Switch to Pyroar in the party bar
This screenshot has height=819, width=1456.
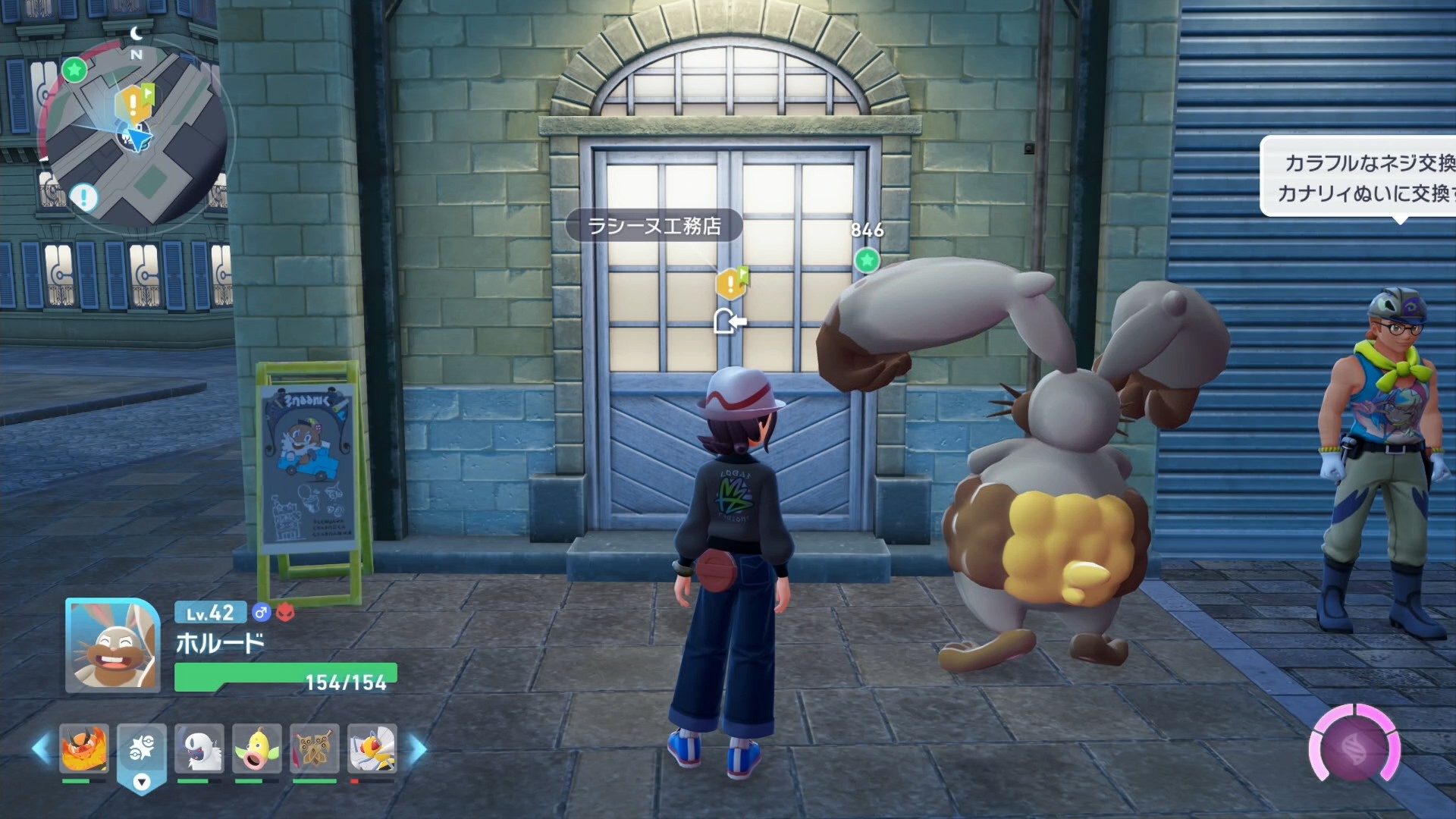click(84, 748)
